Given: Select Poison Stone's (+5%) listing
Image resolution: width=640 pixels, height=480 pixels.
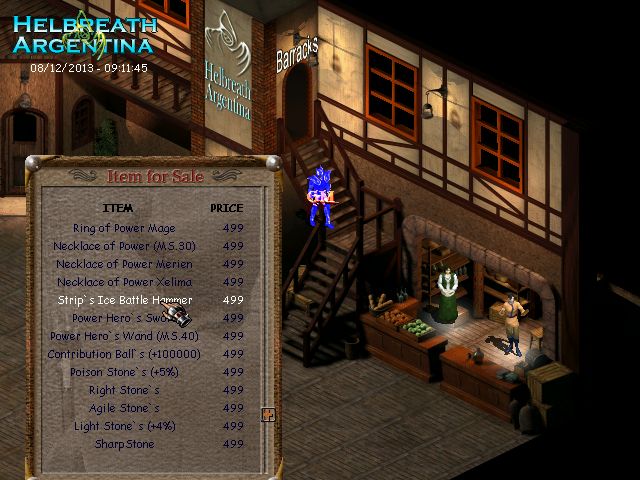Looking at the screenshot, I should tap(124, 372).
